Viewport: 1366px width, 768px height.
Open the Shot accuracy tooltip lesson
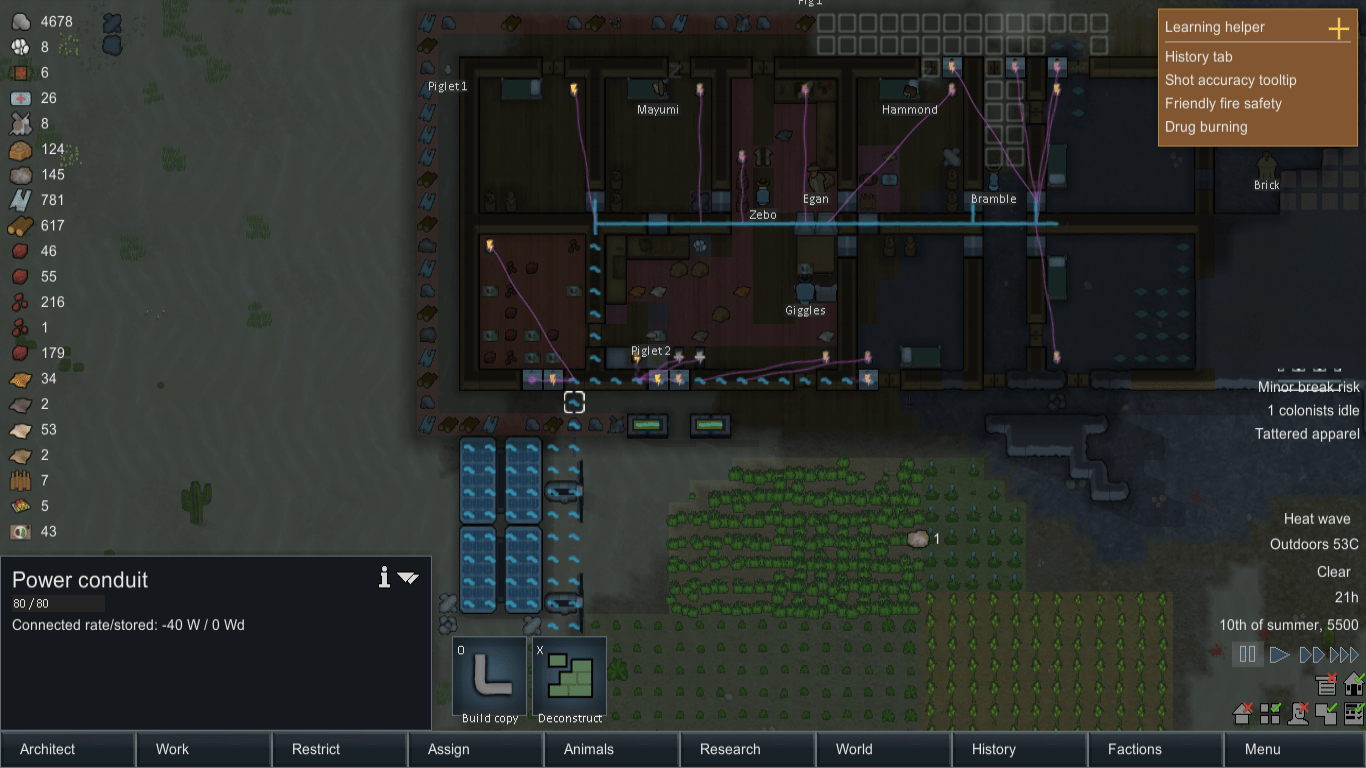[1230, 80]
